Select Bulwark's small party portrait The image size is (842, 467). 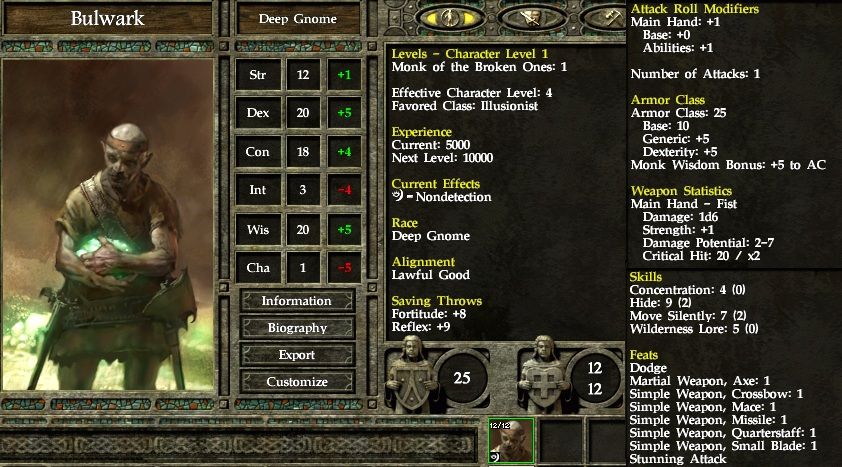tap(511, 440)
